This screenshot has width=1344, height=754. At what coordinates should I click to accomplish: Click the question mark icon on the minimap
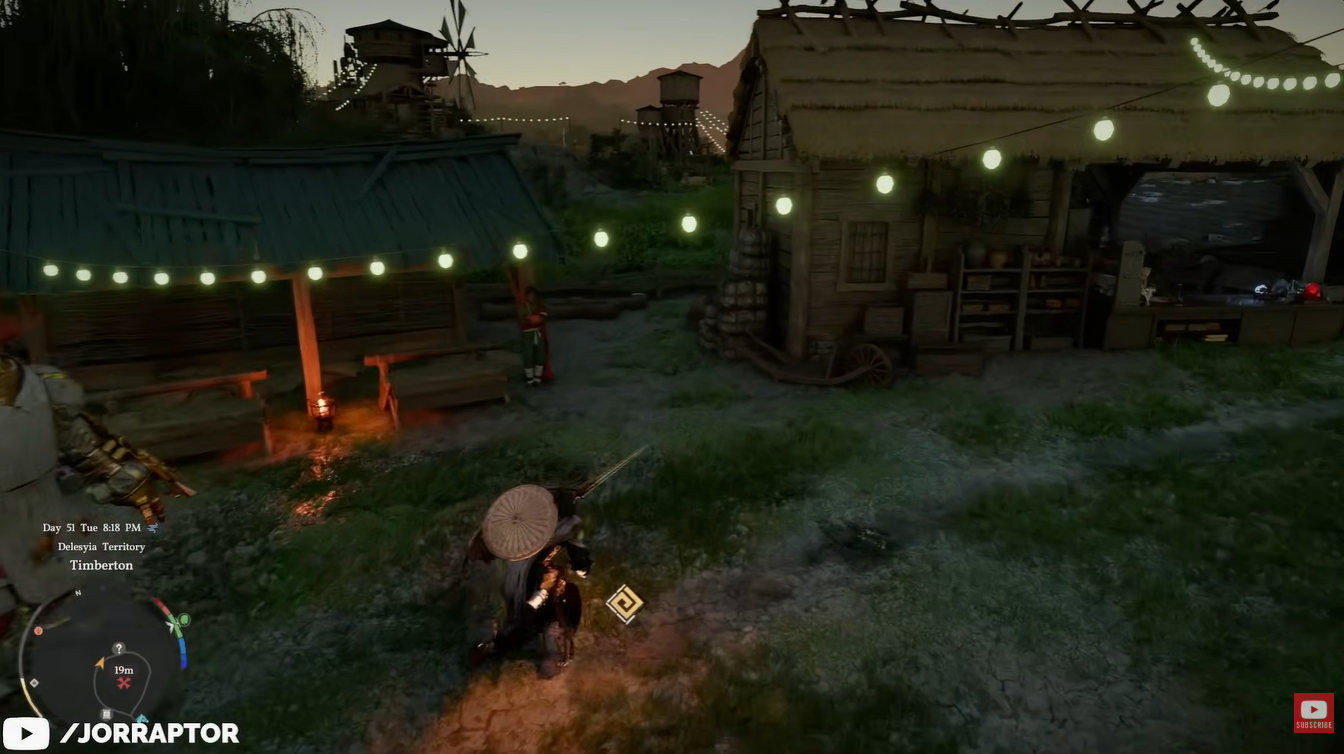[x=118, y=649]
